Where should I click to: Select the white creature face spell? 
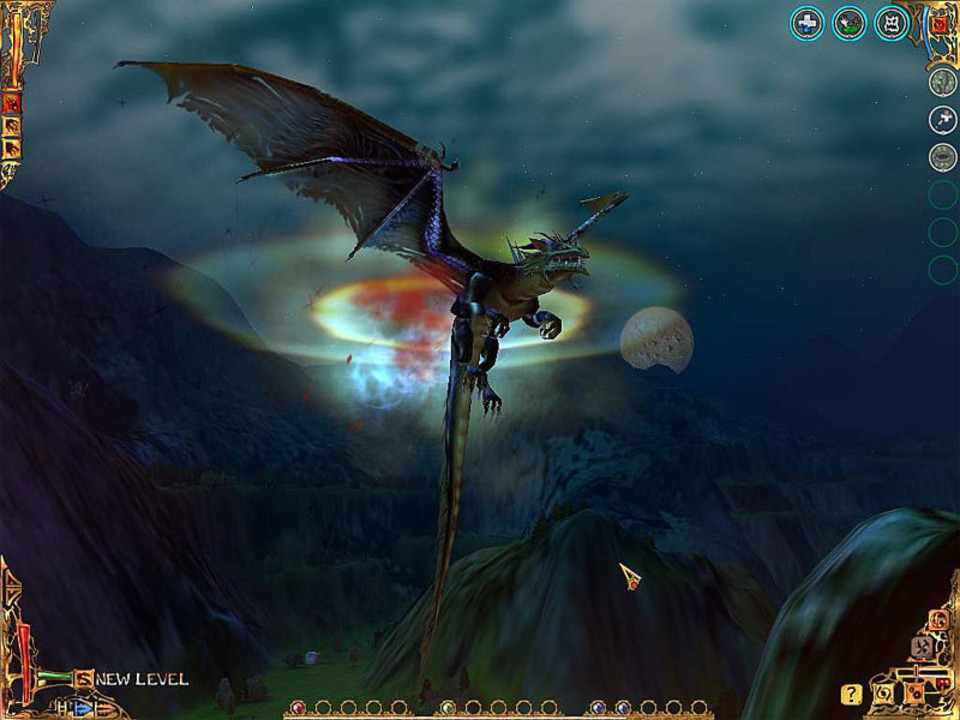point(891,23)
